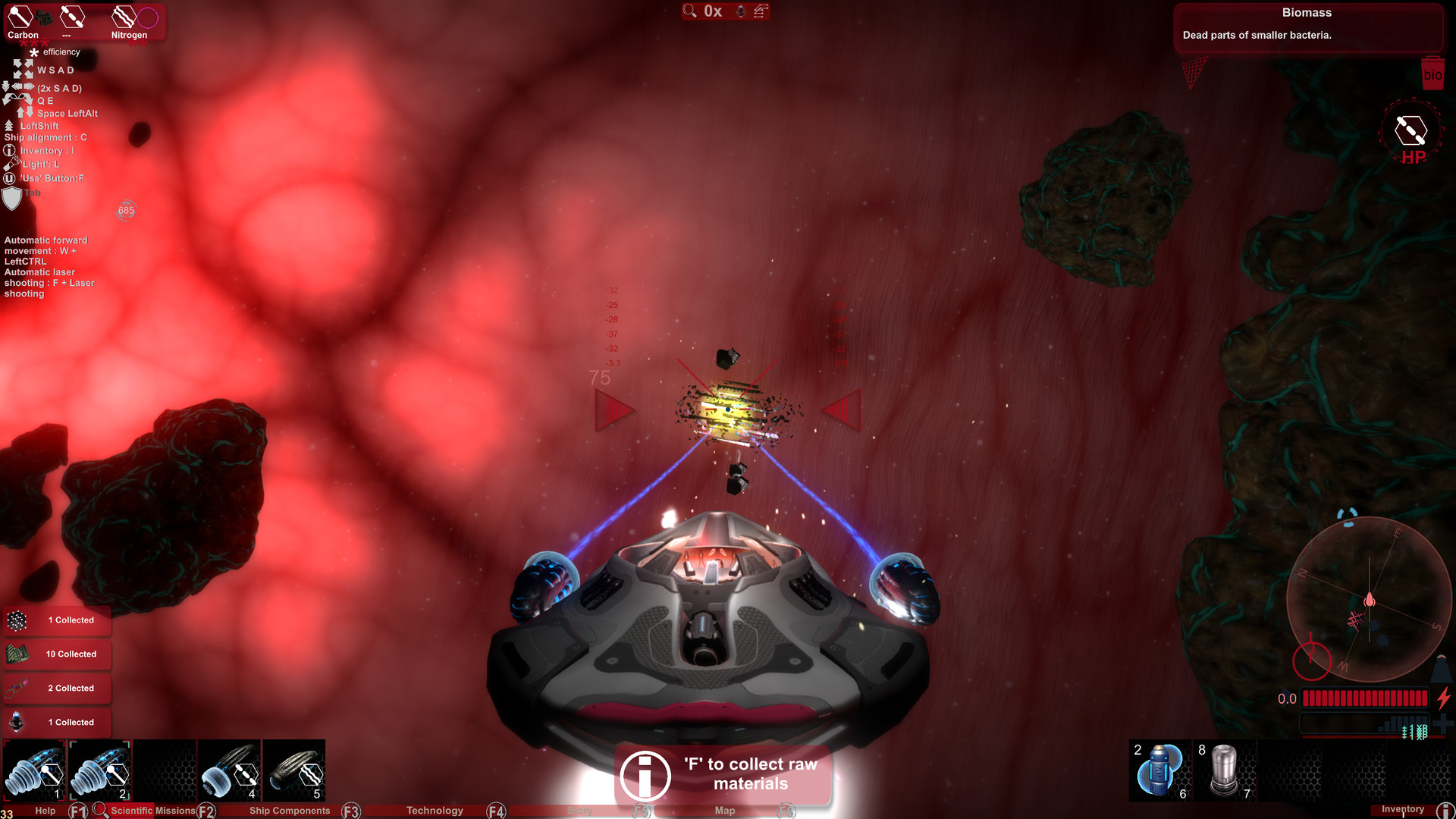This screenshot has width=1456, height=819.
Task: Open the Map tab
Action: click(x=724, y=811)
